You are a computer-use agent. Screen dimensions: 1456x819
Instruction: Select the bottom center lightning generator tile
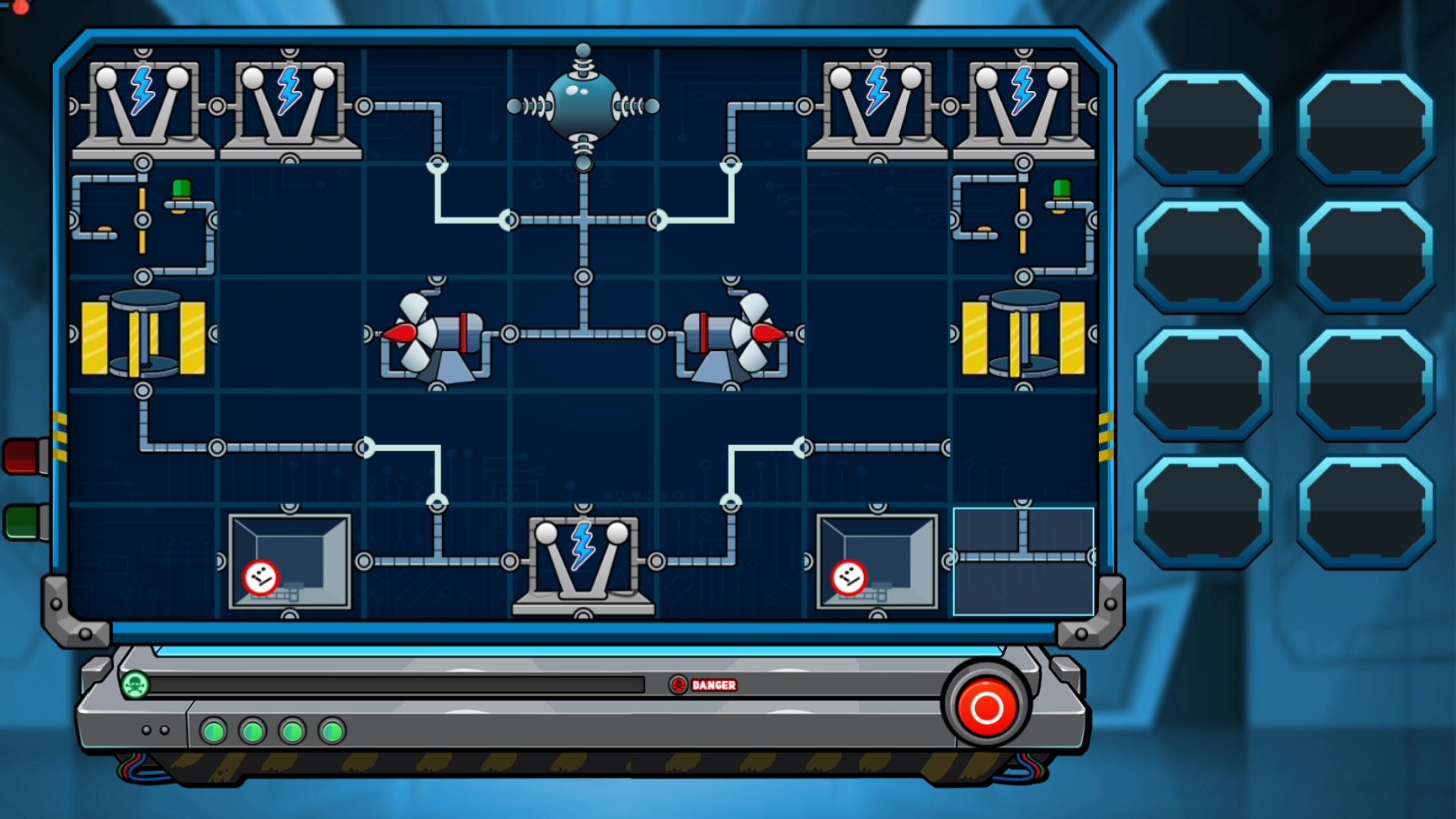point(583,561)
